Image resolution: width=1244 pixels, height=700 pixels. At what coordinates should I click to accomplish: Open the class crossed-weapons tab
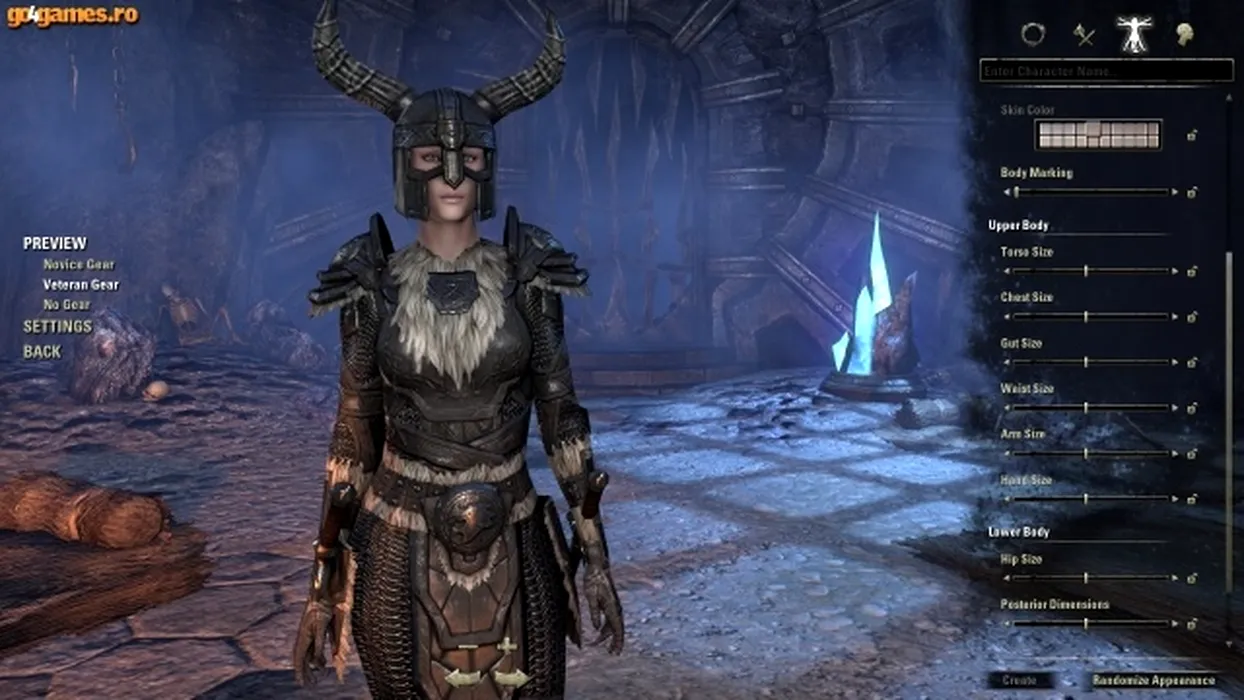tap(1084, 36)
